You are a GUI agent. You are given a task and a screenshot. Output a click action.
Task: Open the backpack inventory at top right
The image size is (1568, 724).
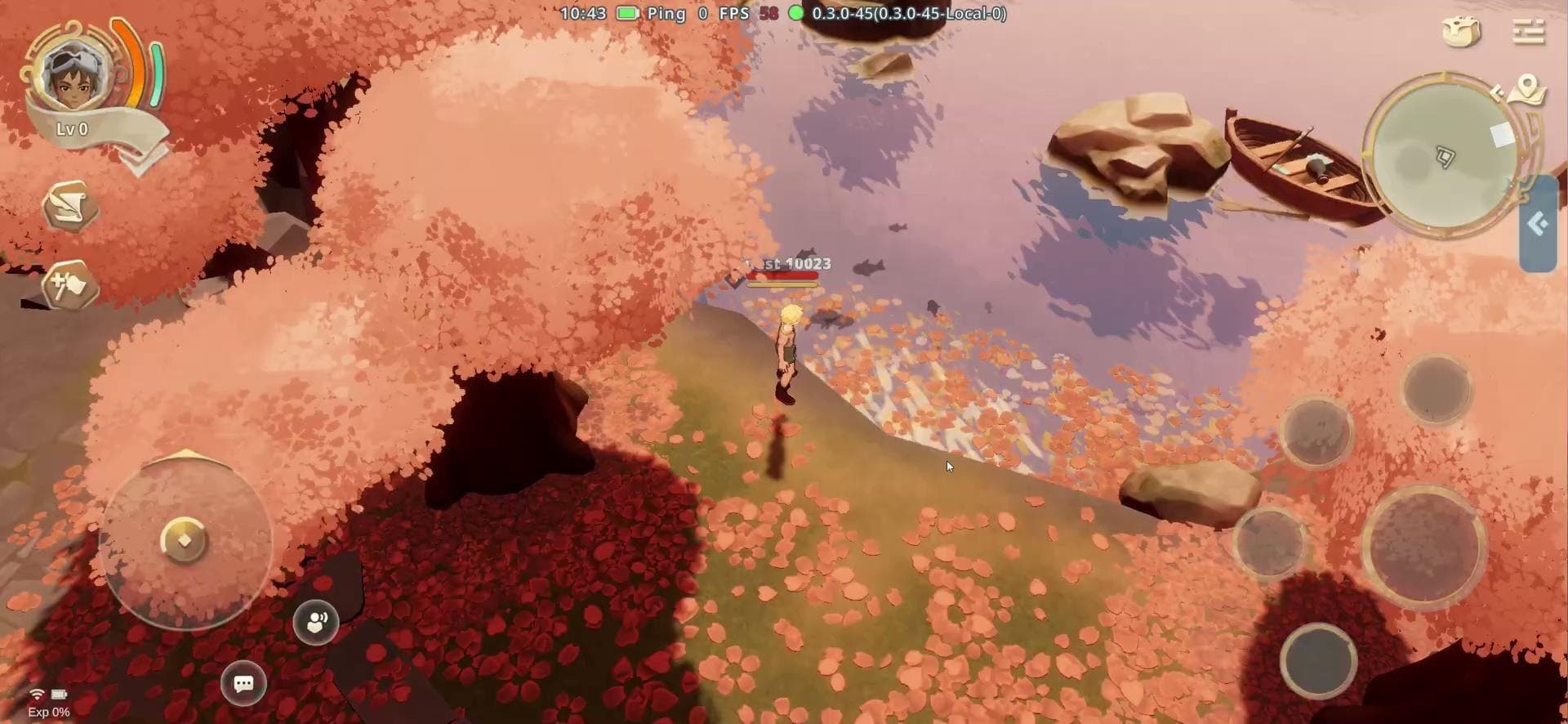coord(1462,31)
